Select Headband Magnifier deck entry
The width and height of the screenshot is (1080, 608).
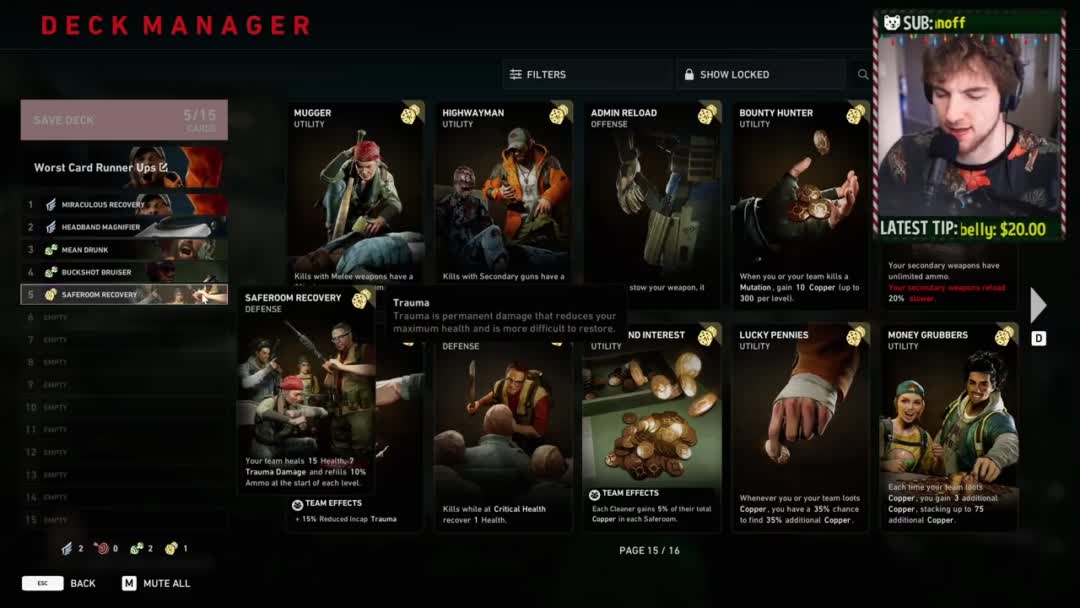pyautogui.click(x=124, y=227)
